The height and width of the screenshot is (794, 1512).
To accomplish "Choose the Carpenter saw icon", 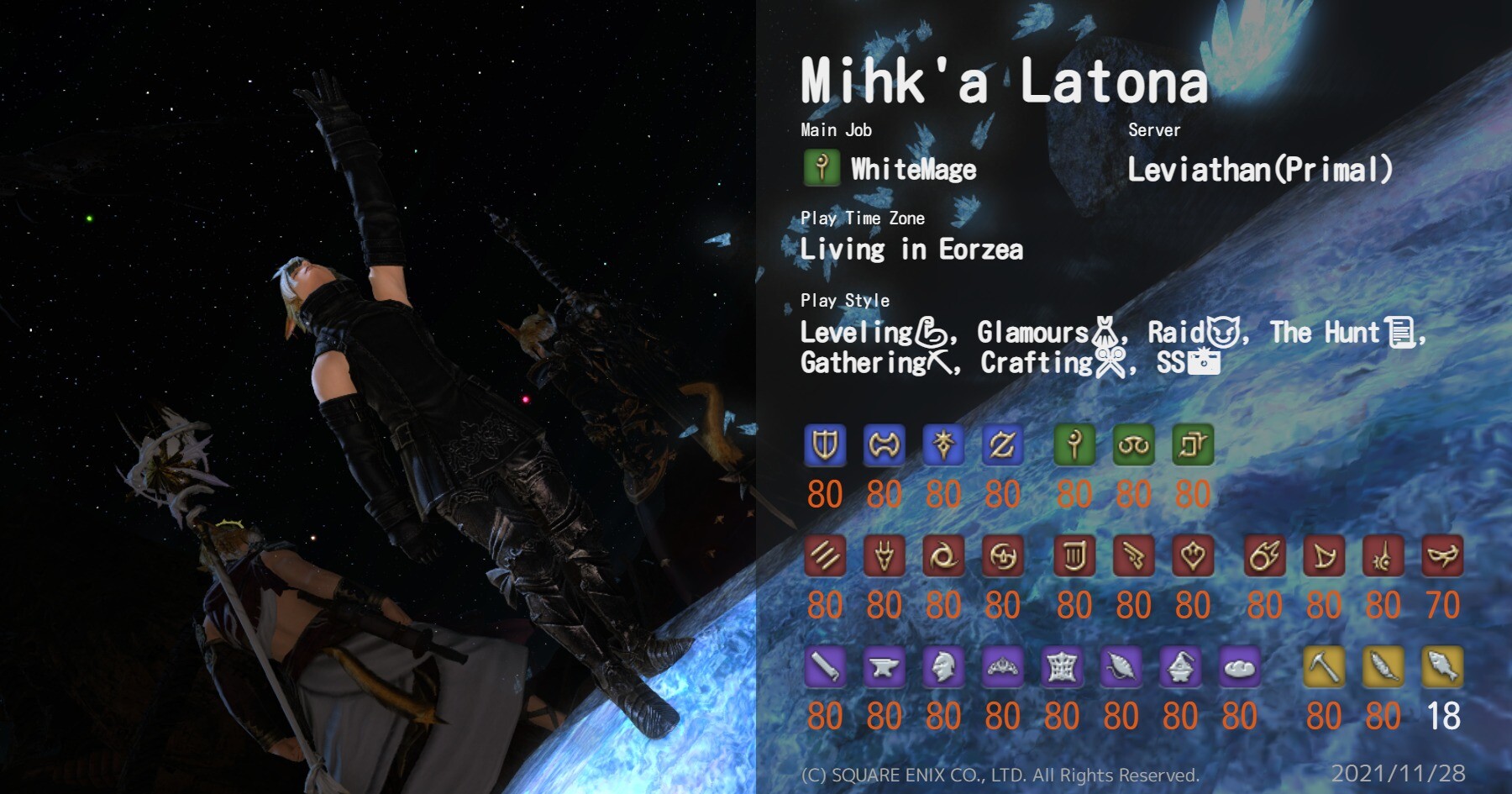I will click(x=824, y=667).
